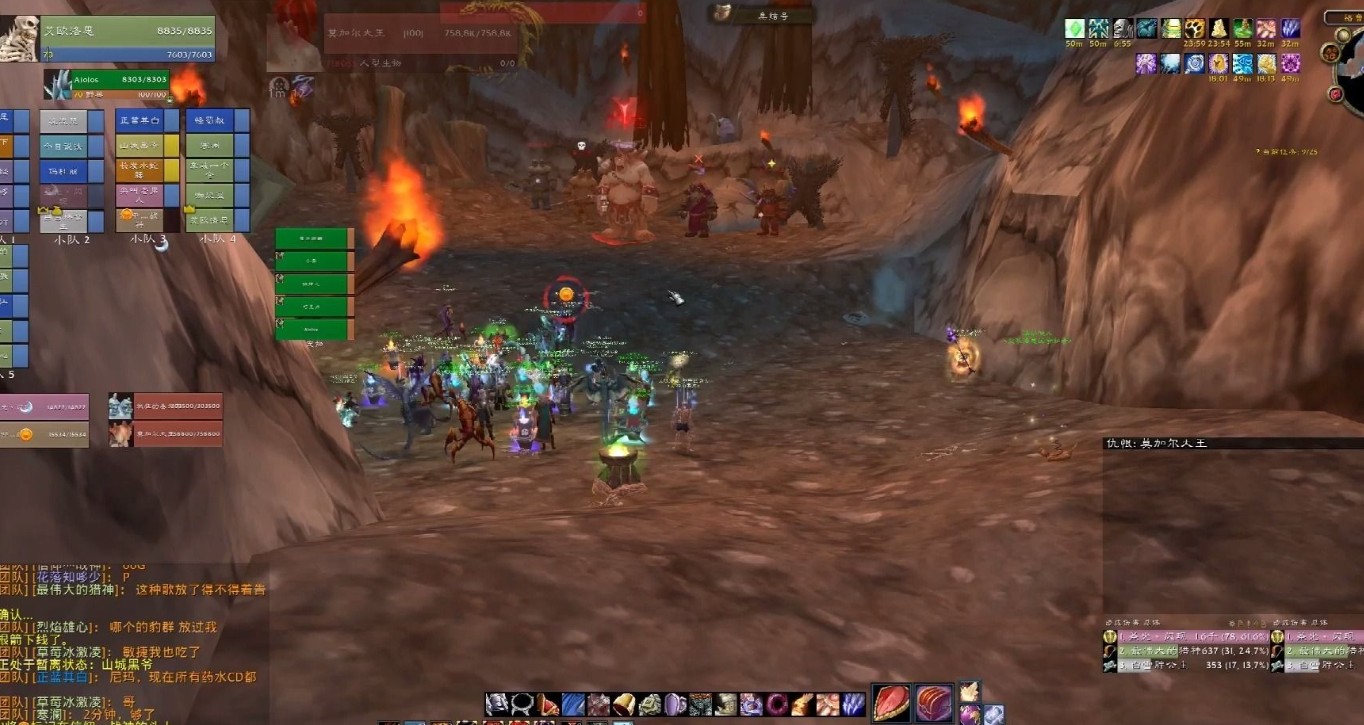The image size is (1364, 725).
Task: Use the red feather action button
Action: 892,702
